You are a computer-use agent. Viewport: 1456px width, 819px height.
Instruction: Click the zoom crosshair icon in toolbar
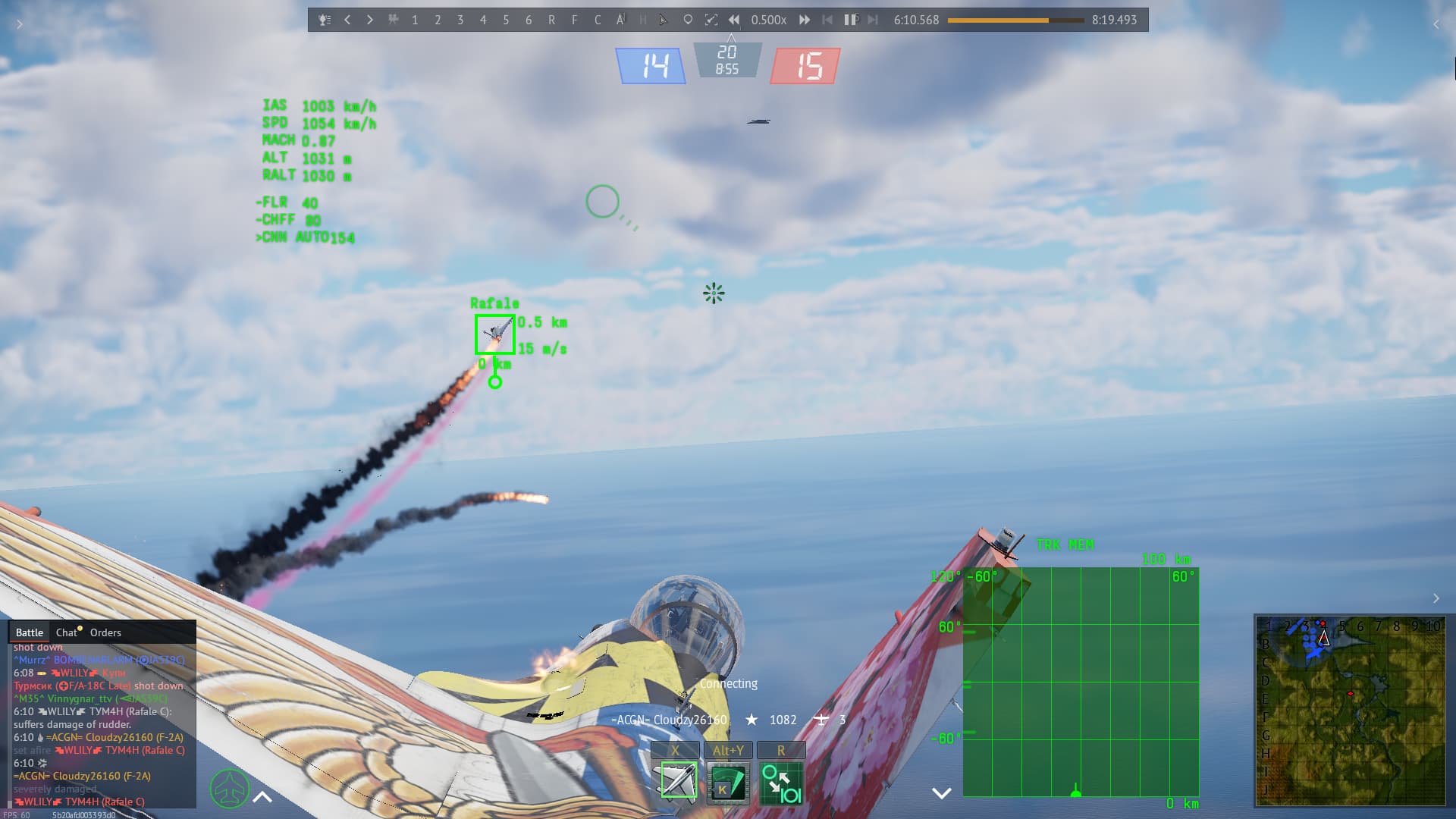(x=711, y=20)
